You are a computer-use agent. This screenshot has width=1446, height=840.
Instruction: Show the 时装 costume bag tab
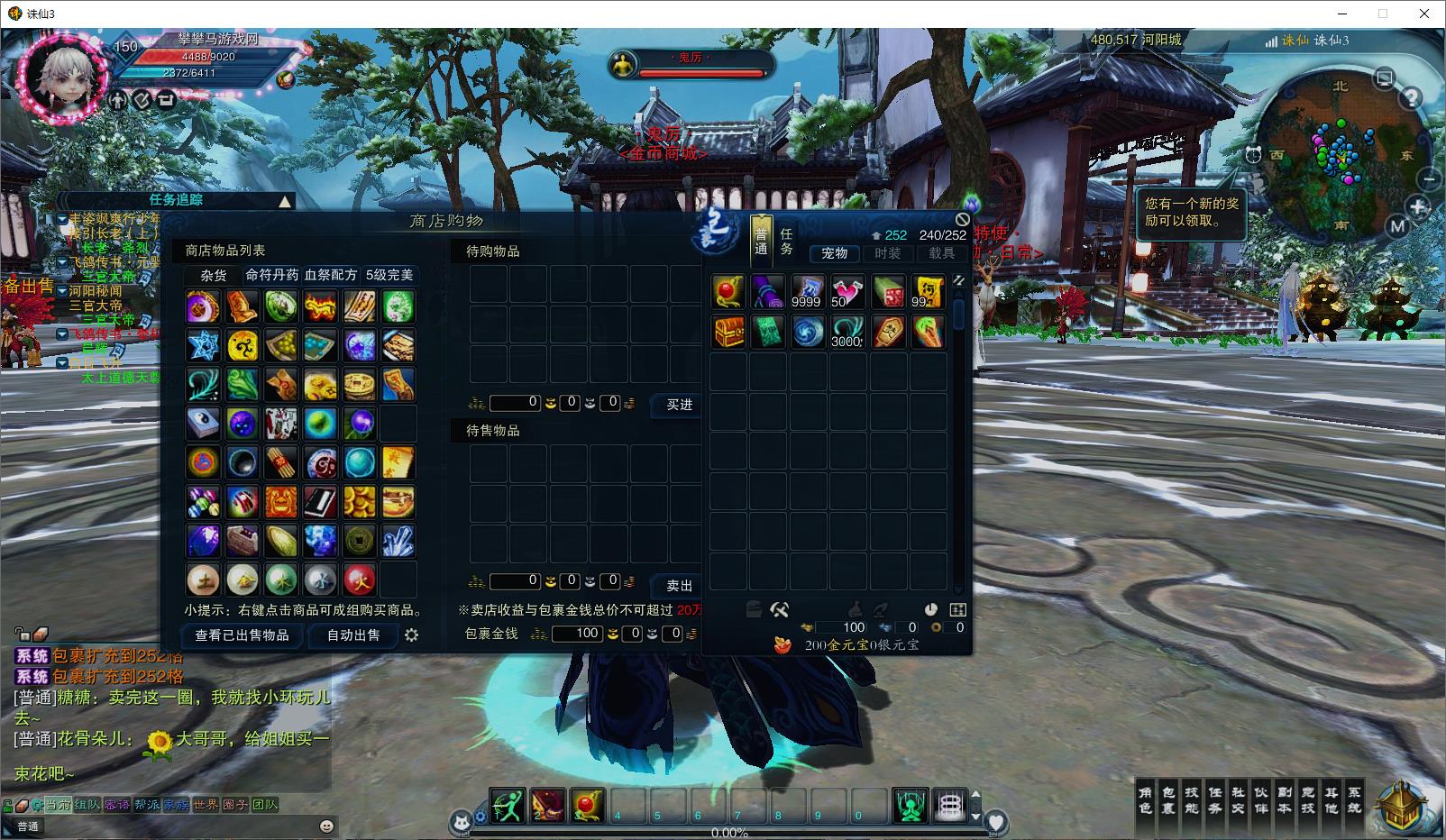click(x=887, y=253)
